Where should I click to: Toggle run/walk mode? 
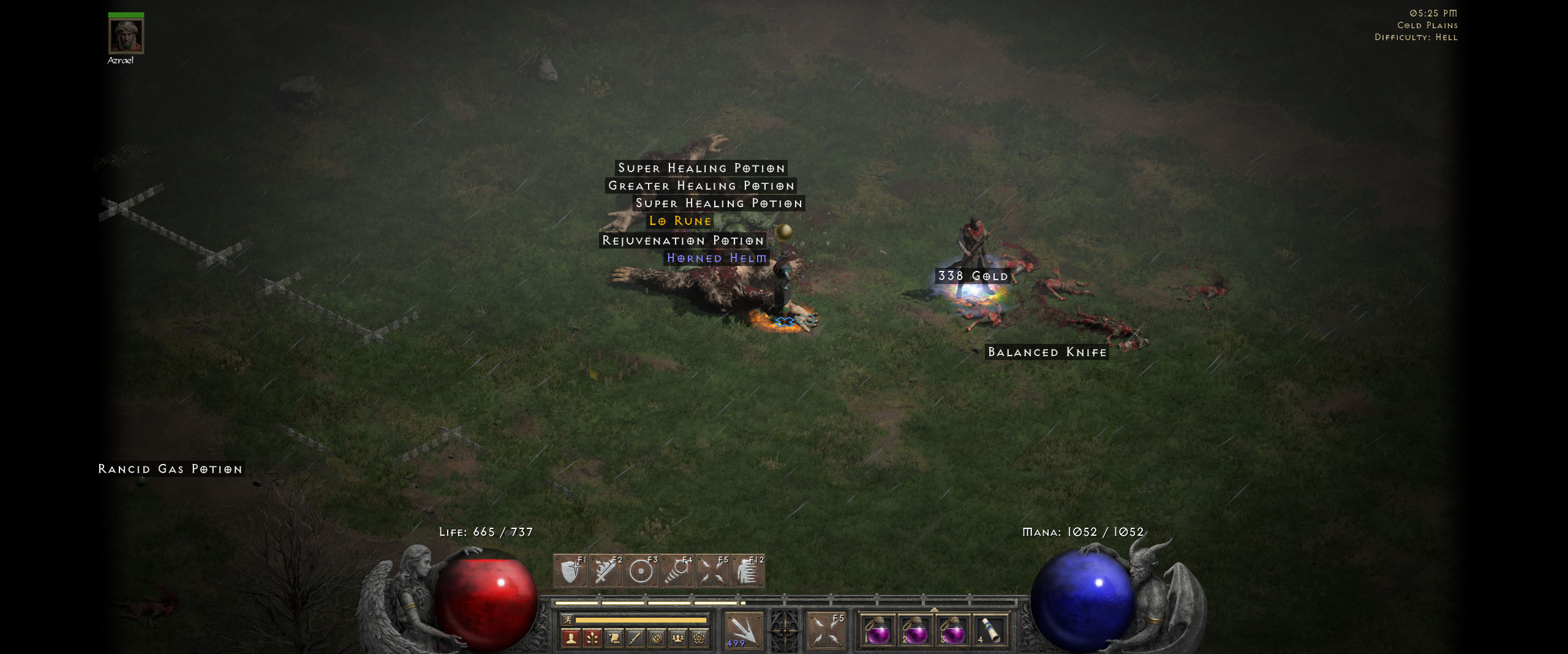(568, 620)
